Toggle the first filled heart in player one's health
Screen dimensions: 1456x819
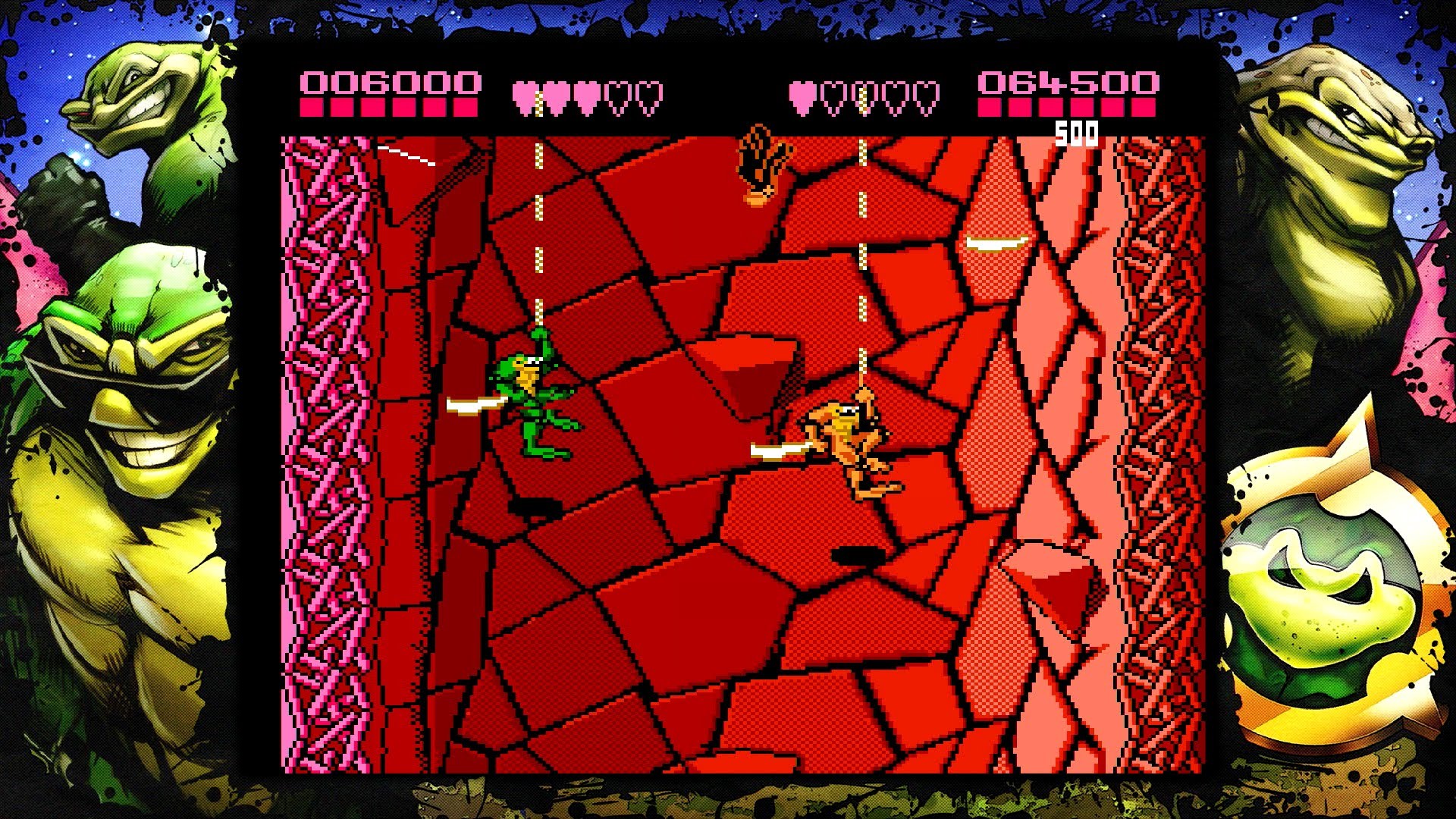point(525,93)
